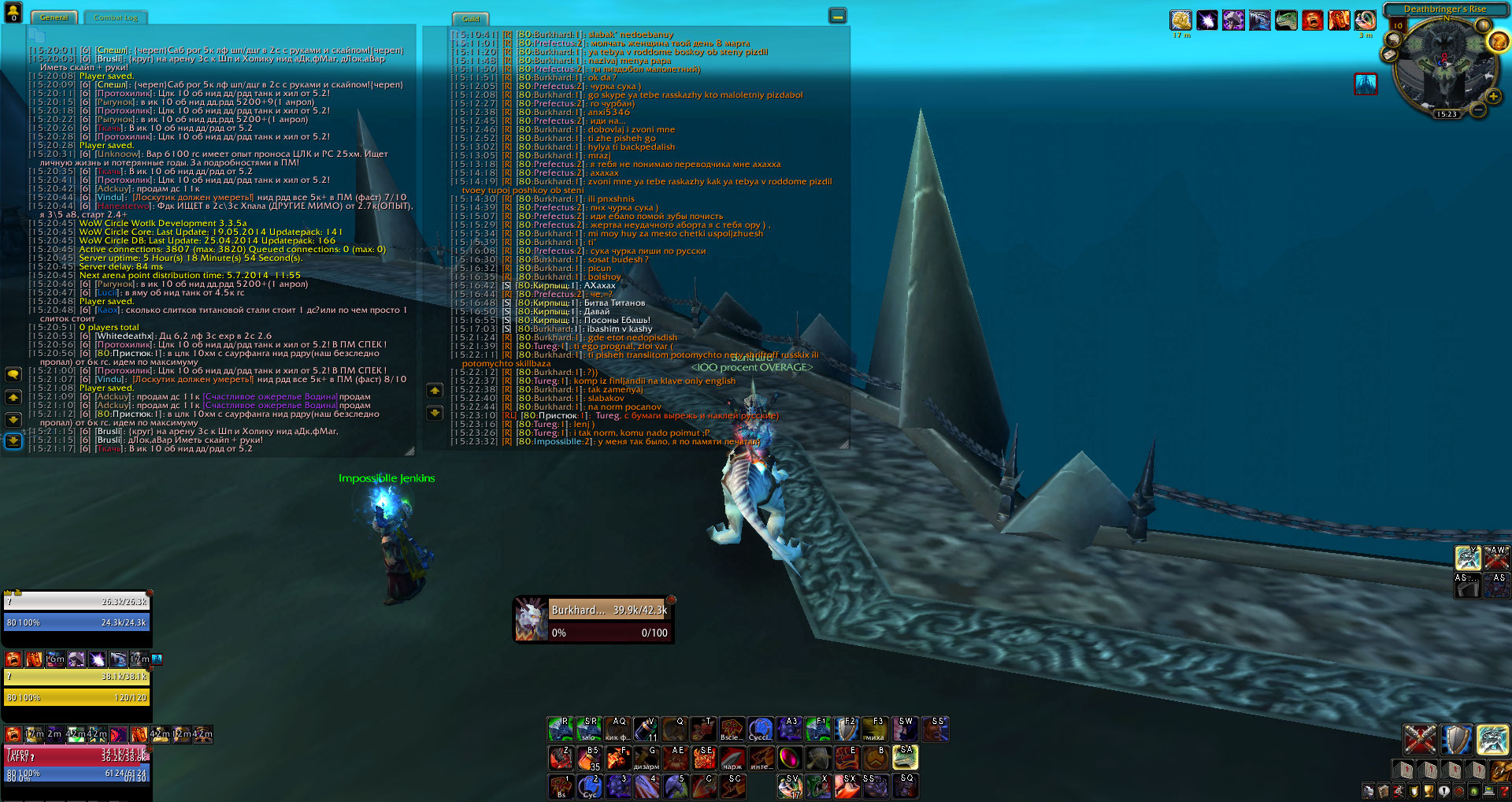Select the Burkhard target frame portrait
Image resolution: width=1512 pixels, height=802 pixels.
click(x=531, y=620)
